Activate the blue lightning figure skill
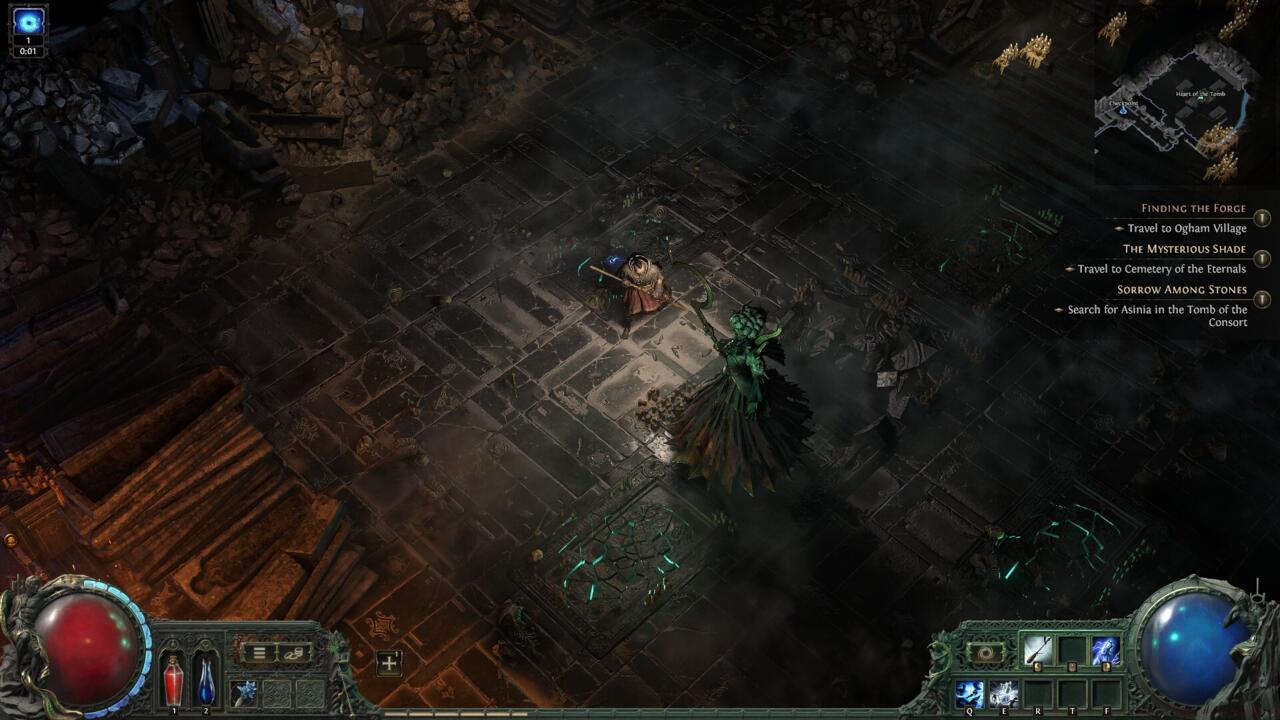Viewport: 1280px width, 720px height. click(1105, 651)
